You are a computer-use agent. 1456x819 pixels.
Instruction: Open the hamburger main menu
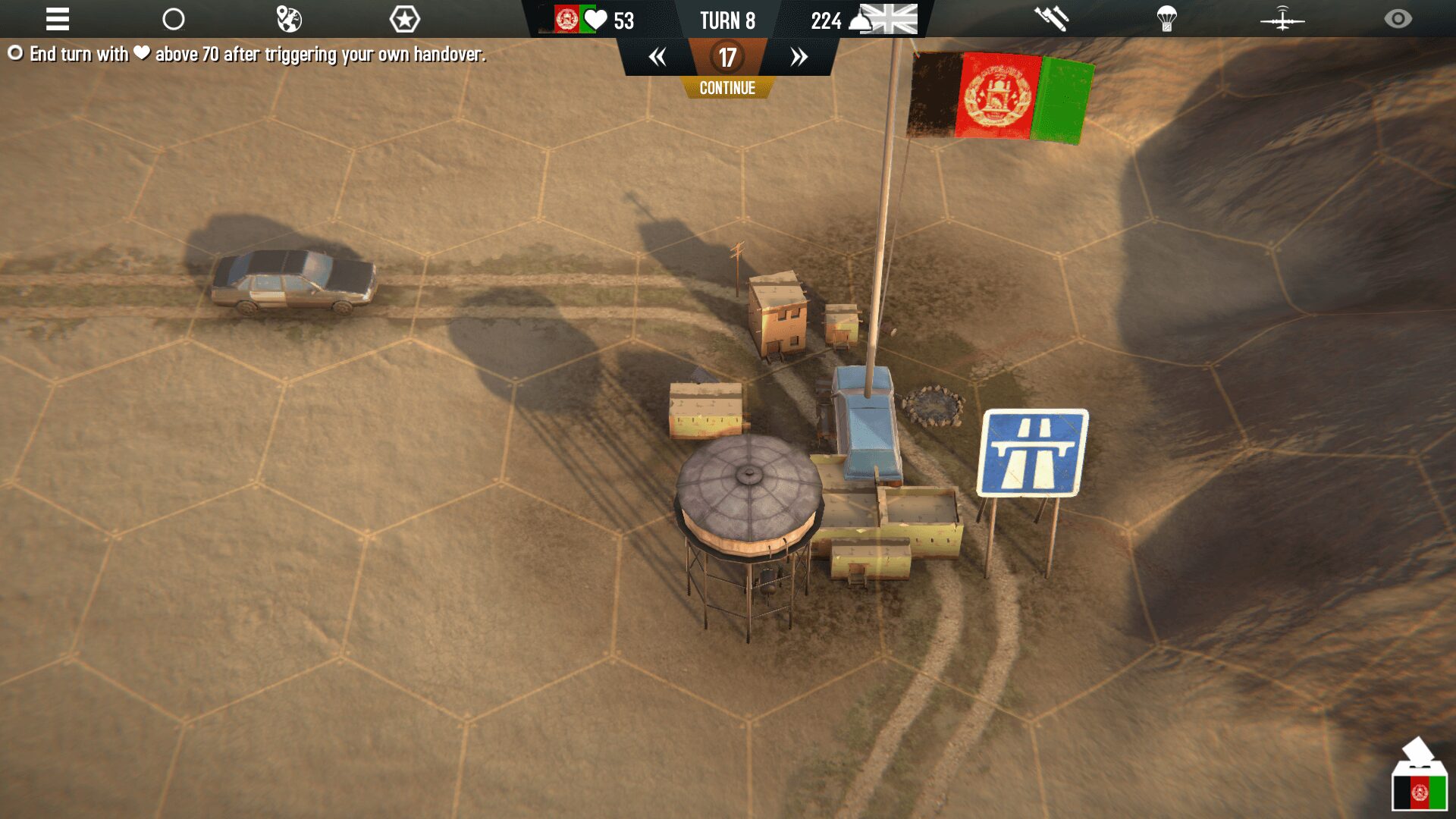58,19
